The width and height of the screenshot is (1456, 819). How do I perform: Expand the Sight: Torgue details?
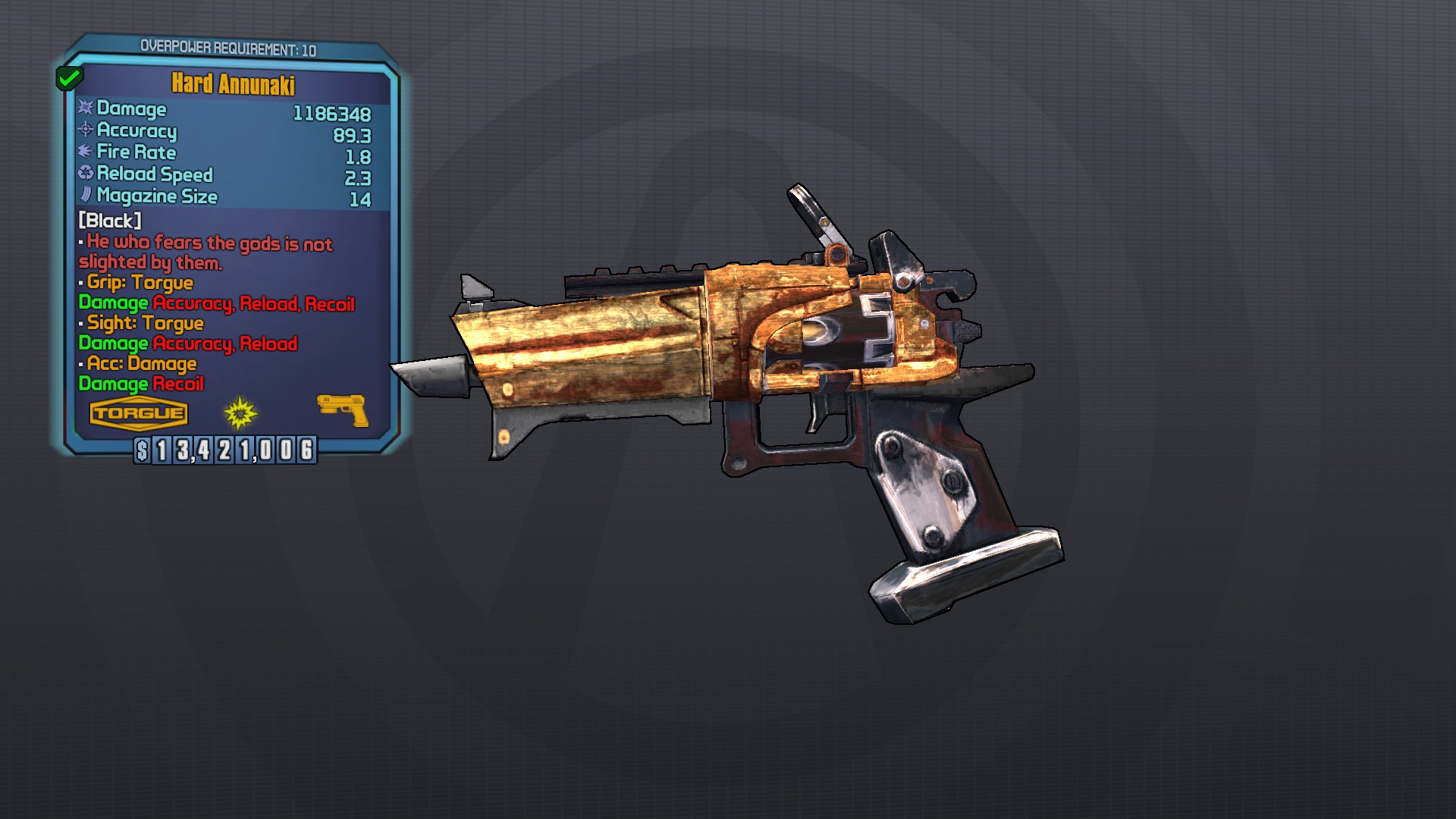(141, 324)
